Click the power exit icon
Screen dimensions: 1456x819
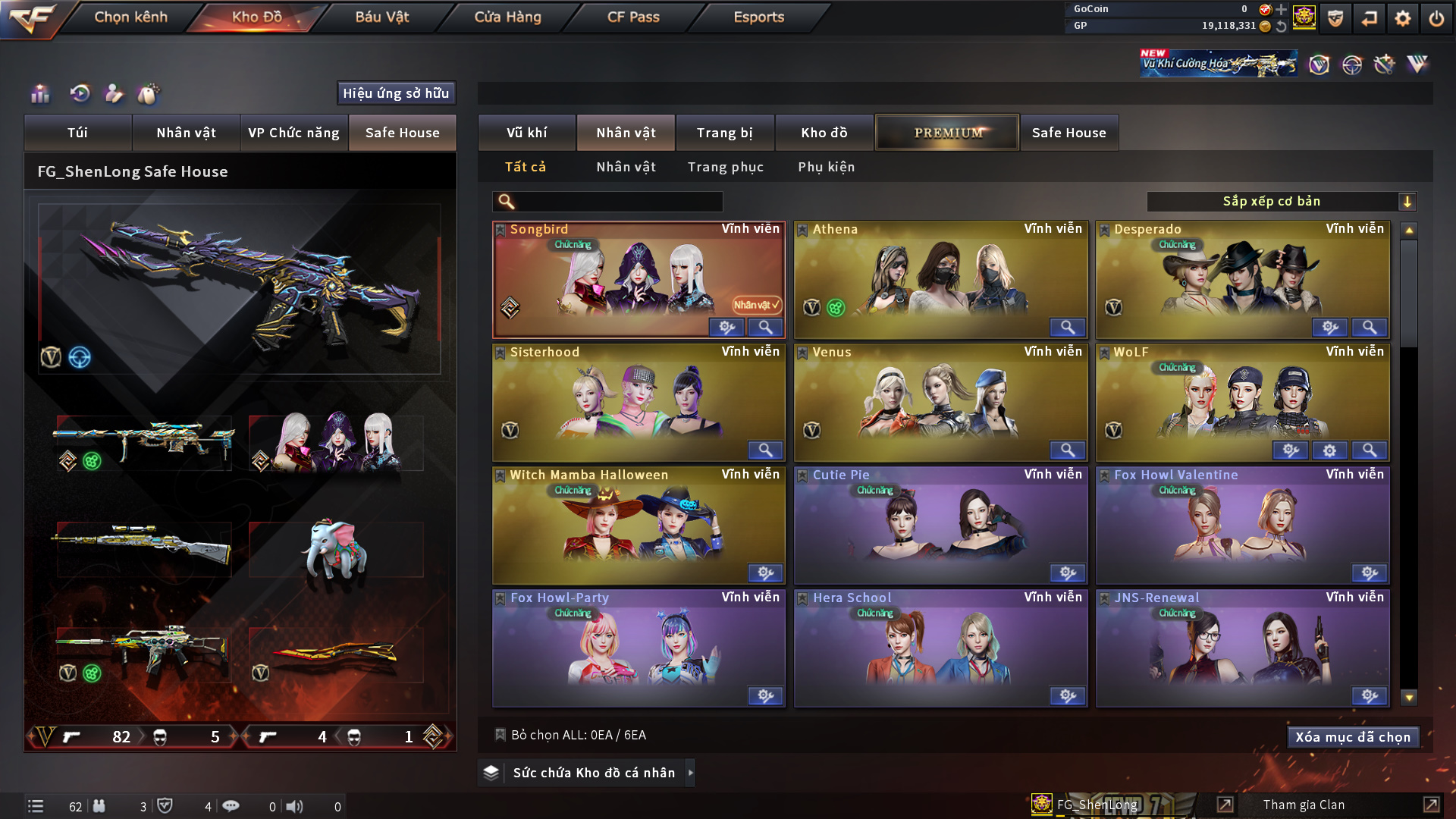pos(1436,18)
